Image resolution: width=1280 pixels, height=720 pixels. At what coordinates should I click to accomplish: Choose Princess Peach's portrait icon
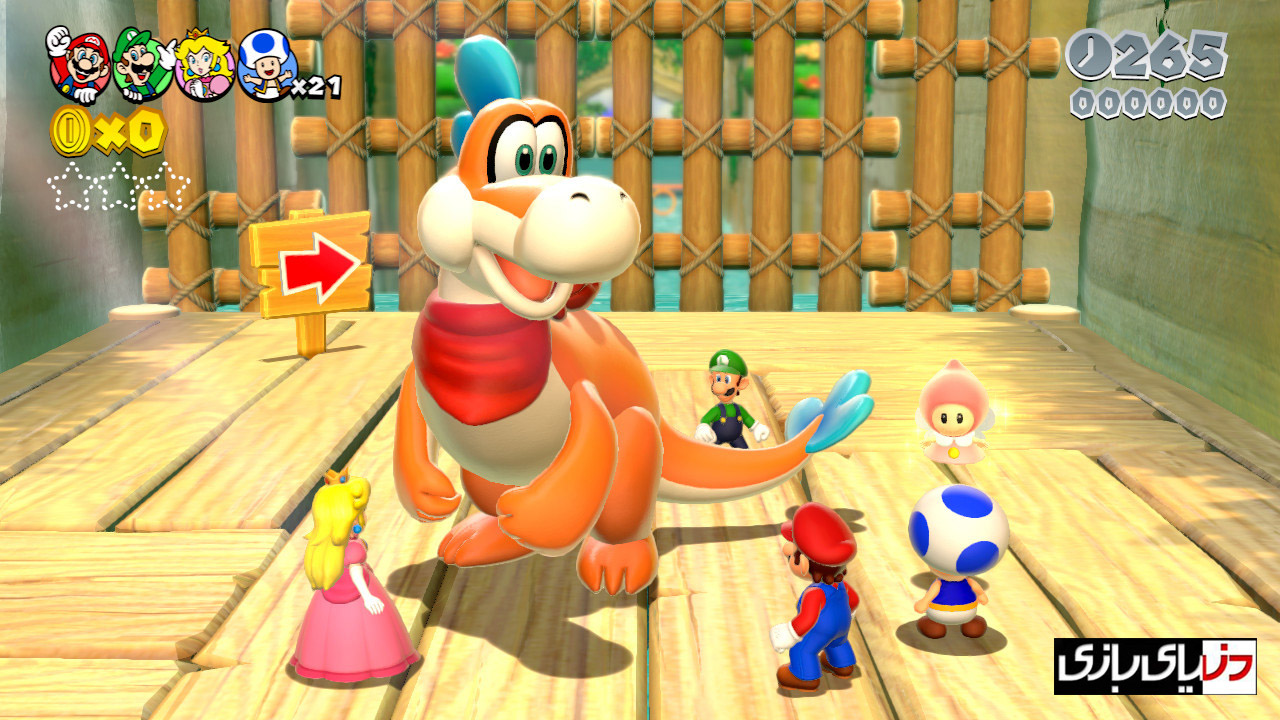tap(204, 65)
